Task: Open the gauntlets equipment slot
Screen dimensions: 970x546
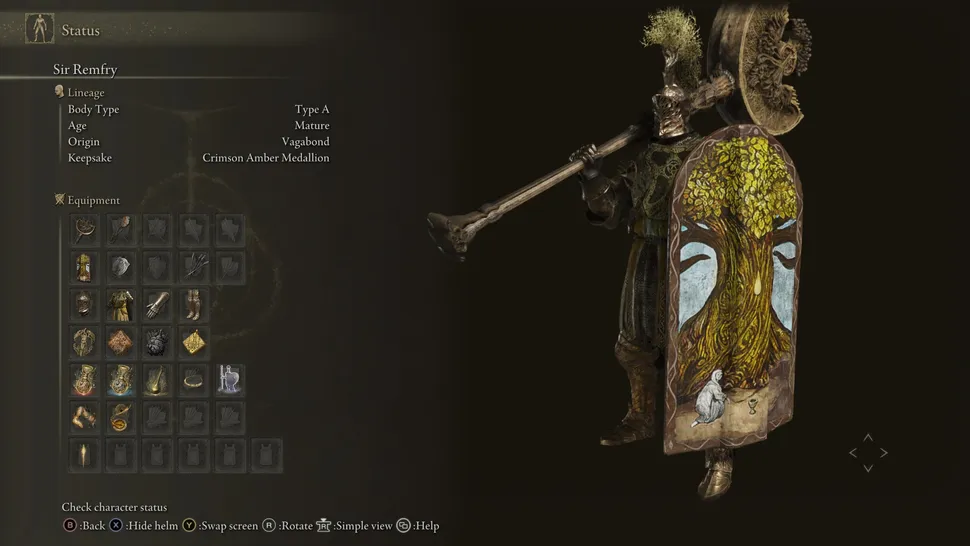Action: (157, 304)
